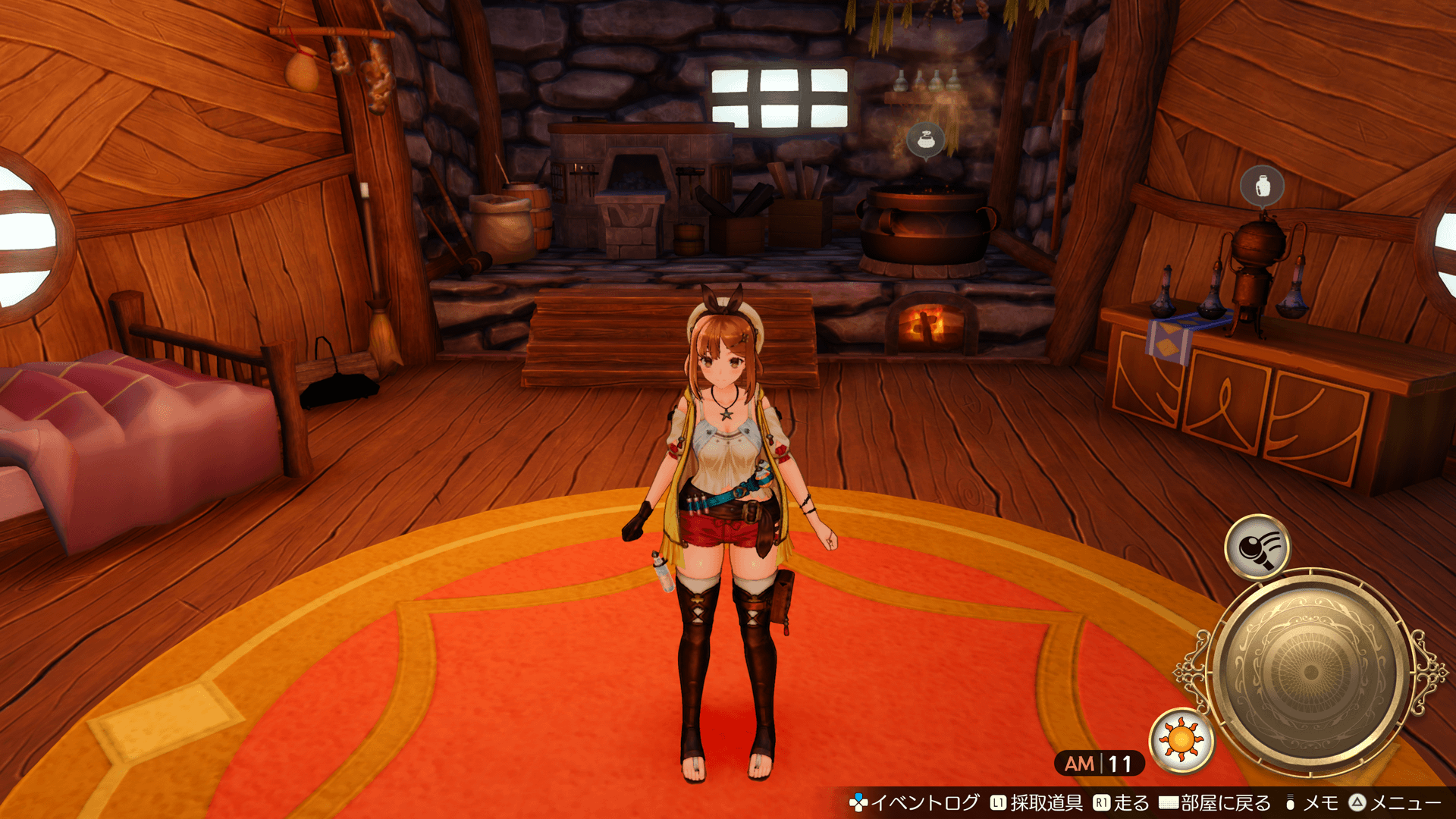The image size is (1456, 819).
Task: Activate the magnifying glass search icon
Action: click(x=1257, y=547)
